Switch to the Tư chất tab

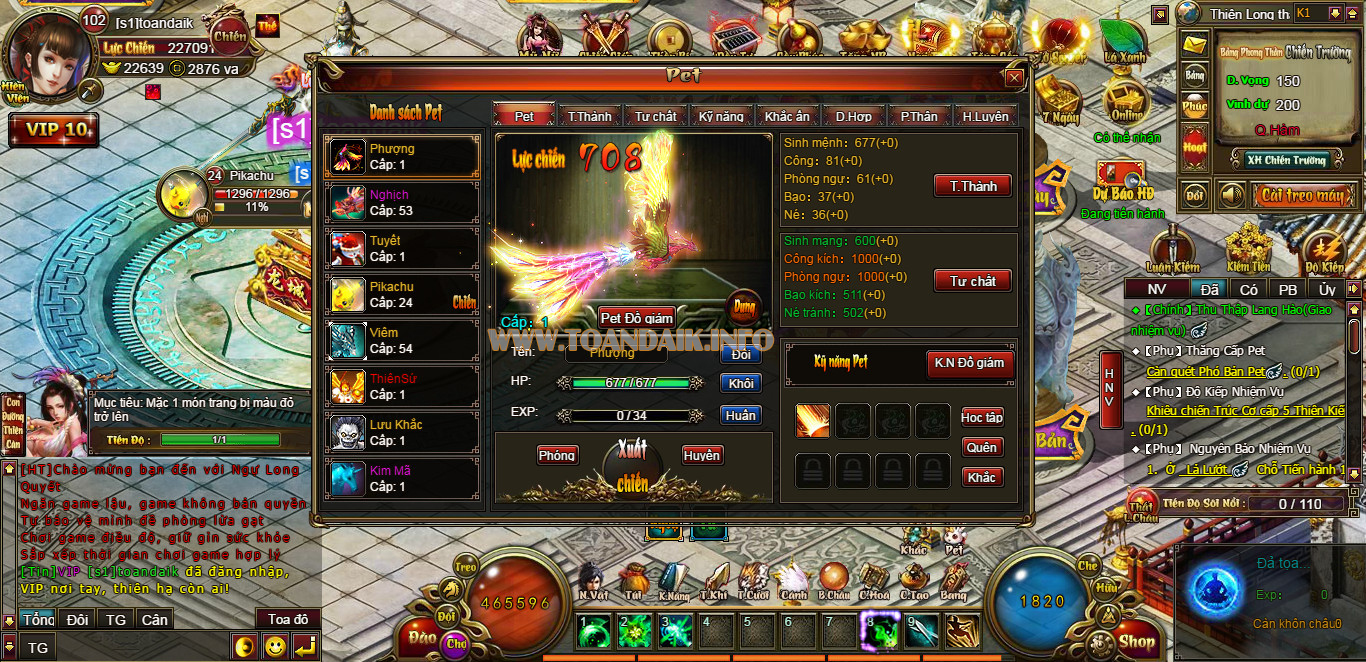click(656, 116)
